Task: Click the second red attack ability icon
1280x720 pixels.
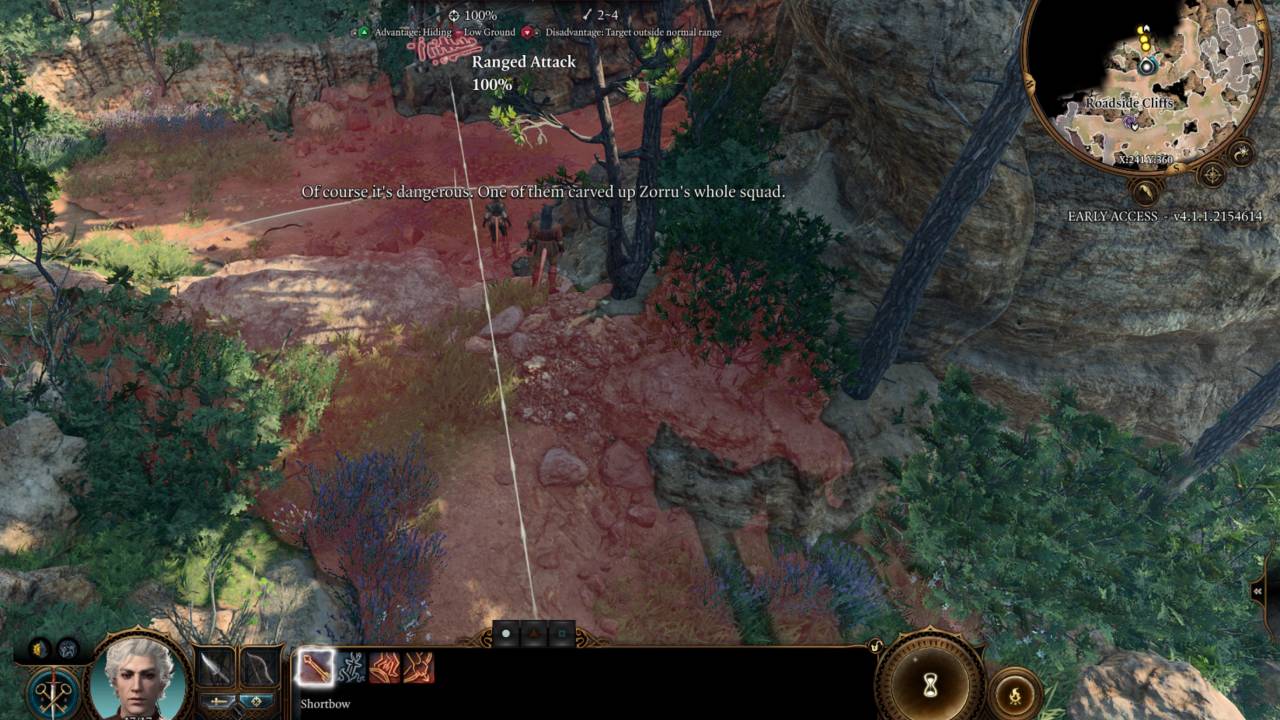Action: pyautogui.click(x=420, y=668)
